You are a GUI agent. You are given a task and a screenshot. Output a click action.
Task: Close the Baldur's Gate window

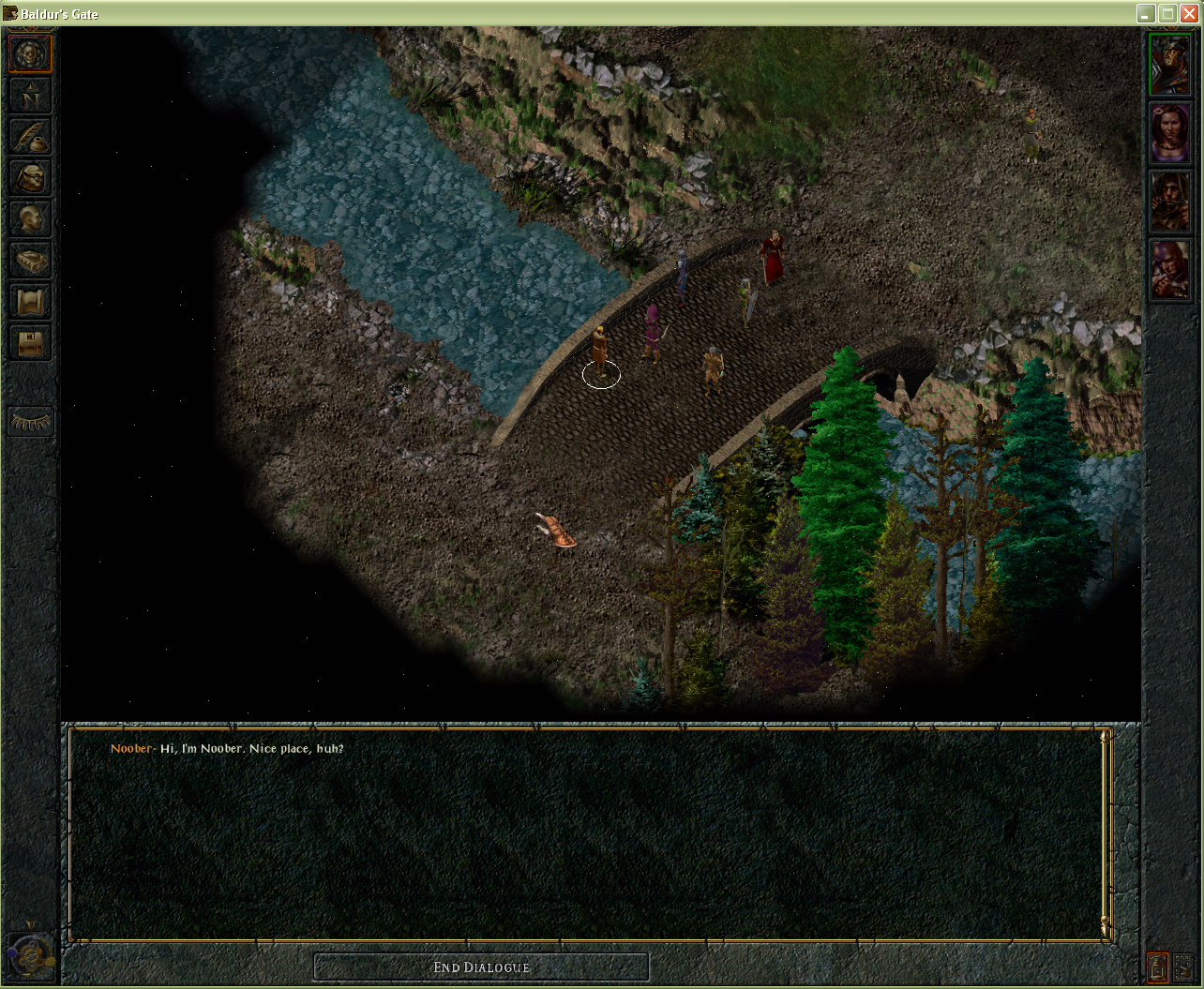pyautogui.click(x=1189, y=13)
